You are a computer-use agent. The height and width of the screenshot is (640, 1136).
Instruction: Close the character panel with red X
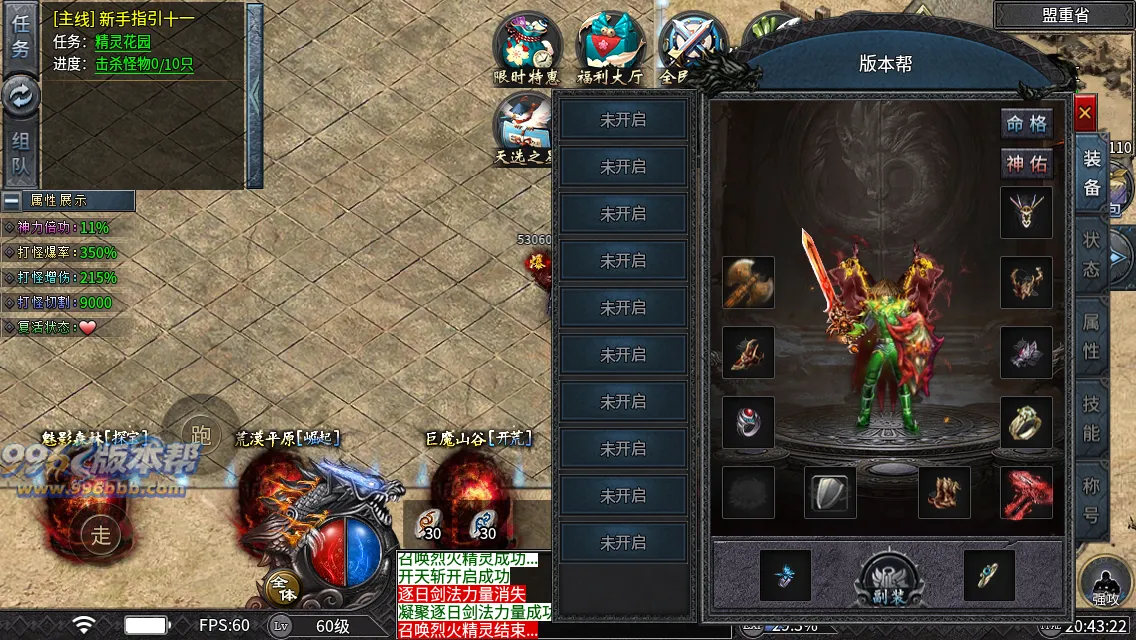tap(1085, 113)
